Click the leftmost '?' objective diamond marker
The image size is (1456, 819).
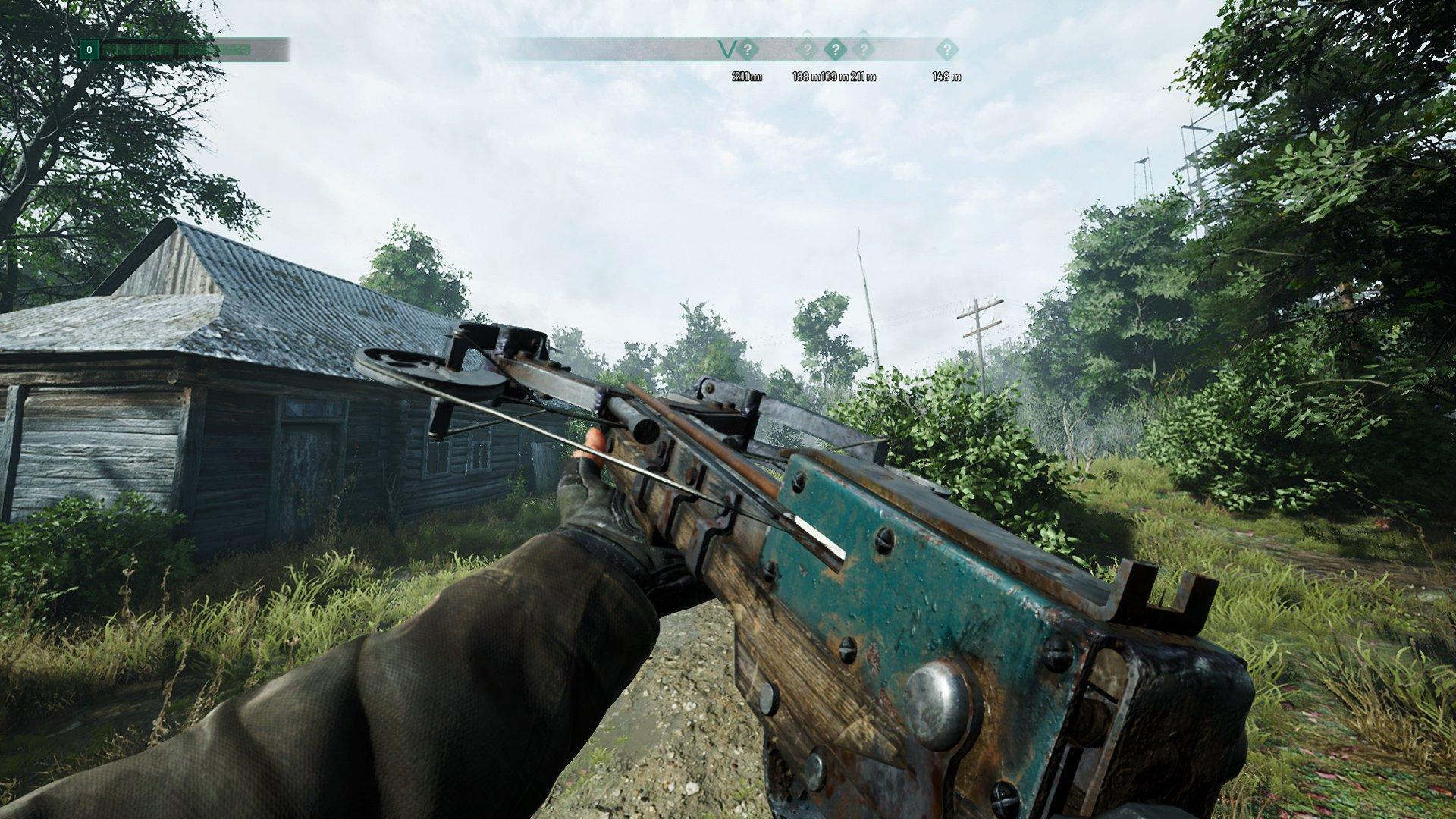pyautogui.click(x=748, y=50)
